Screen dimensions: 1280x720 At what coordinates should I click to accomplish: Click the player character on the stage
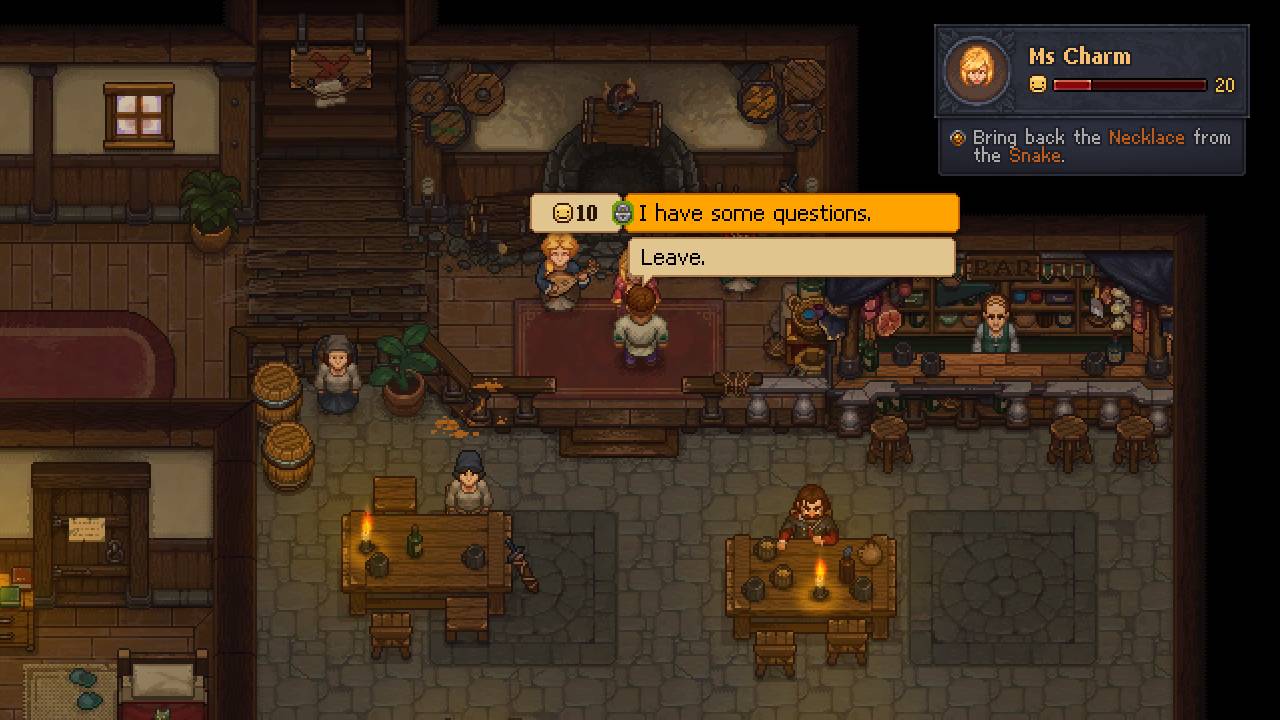click(x=640, y=325)
